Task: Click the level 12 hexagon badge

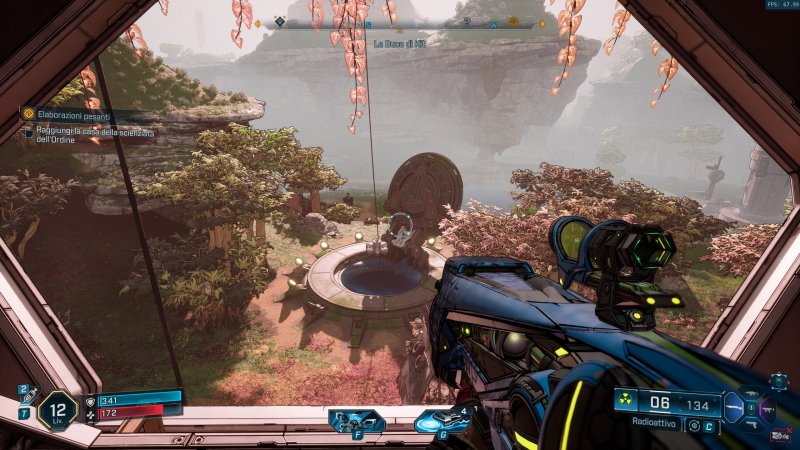Action: coord(57,410)
